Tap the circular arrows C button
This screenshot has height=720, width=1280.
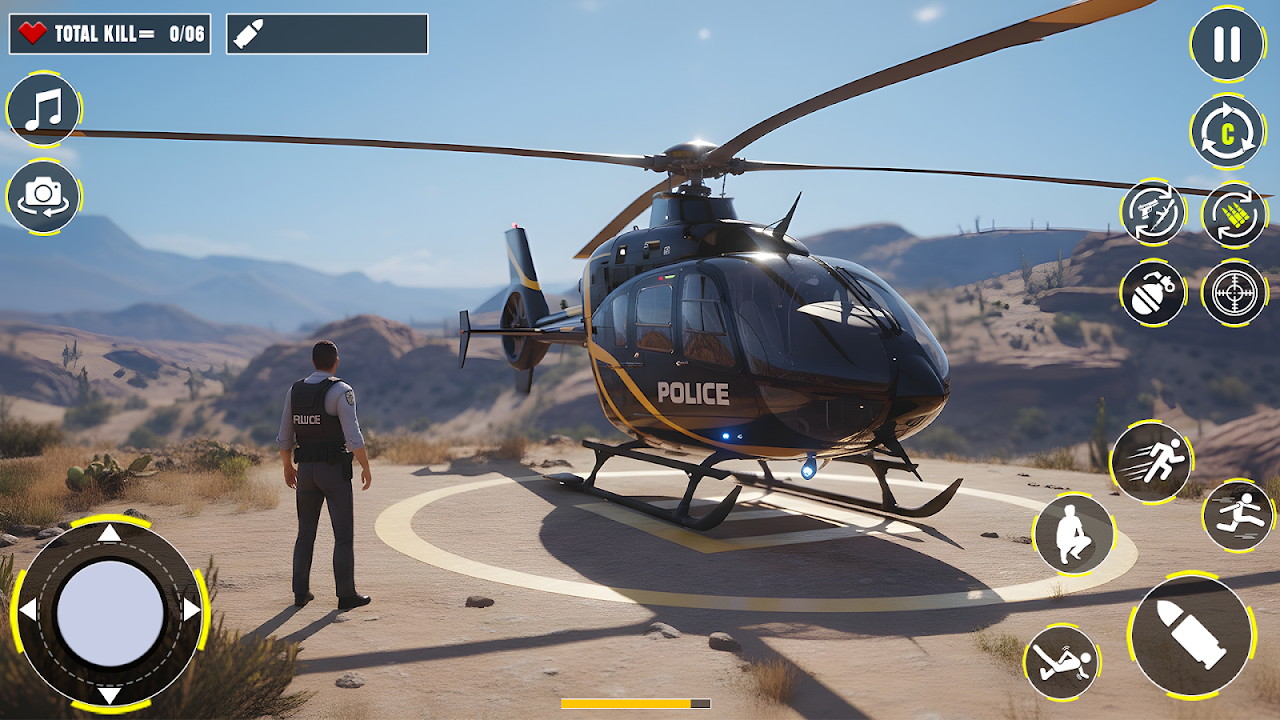coord(1227,131)
